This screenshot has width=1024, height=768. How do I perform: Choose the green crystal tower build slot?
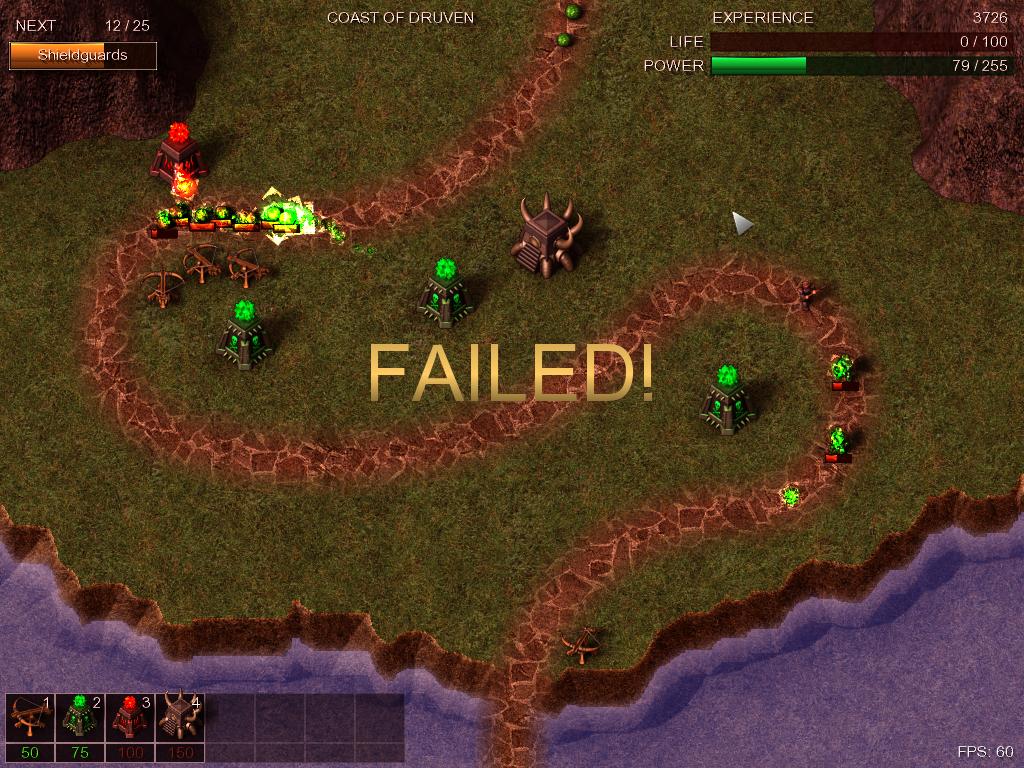point(80,718)
